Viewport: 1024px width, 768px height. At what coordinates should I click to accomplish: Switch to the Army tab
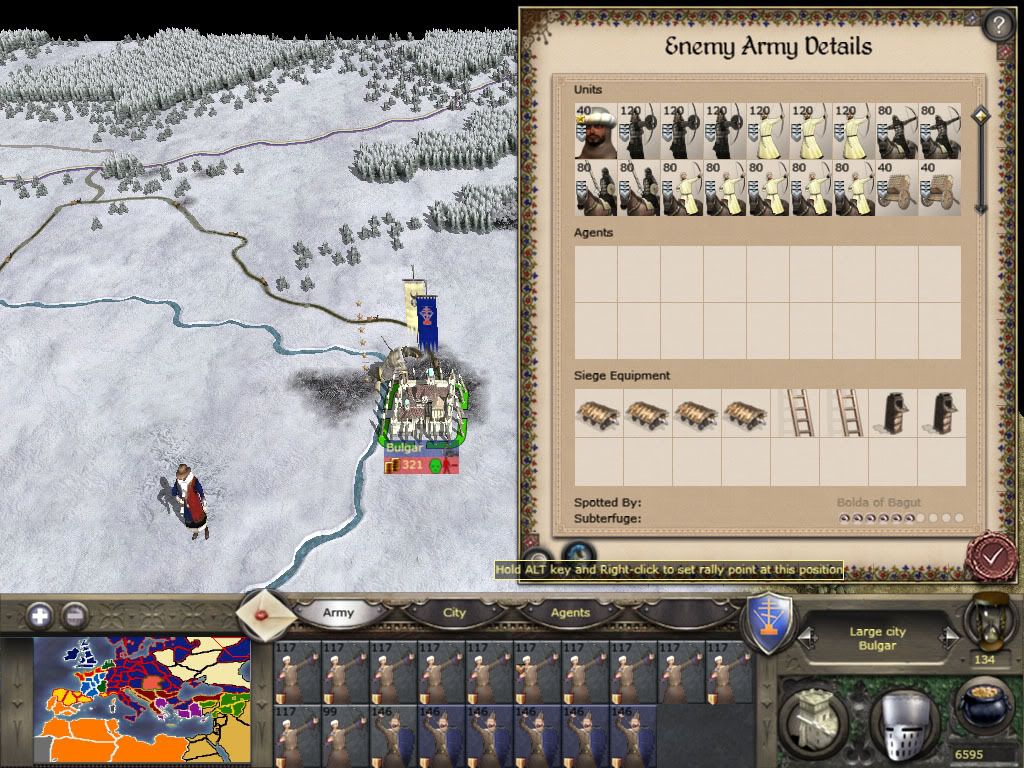tap(339, 612)
